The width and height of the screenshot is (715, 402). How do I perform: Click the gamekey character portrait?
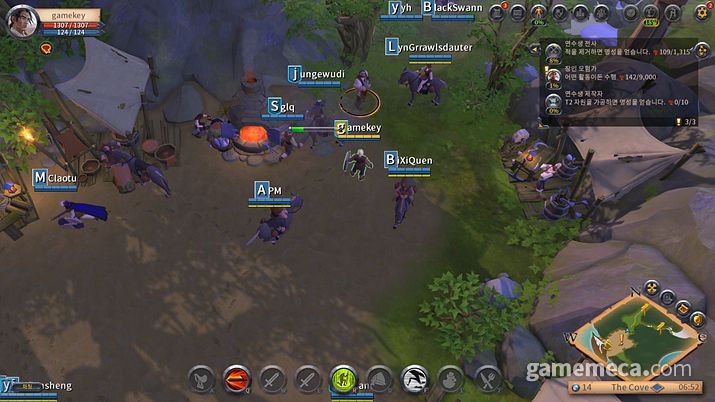coord(22,21)
